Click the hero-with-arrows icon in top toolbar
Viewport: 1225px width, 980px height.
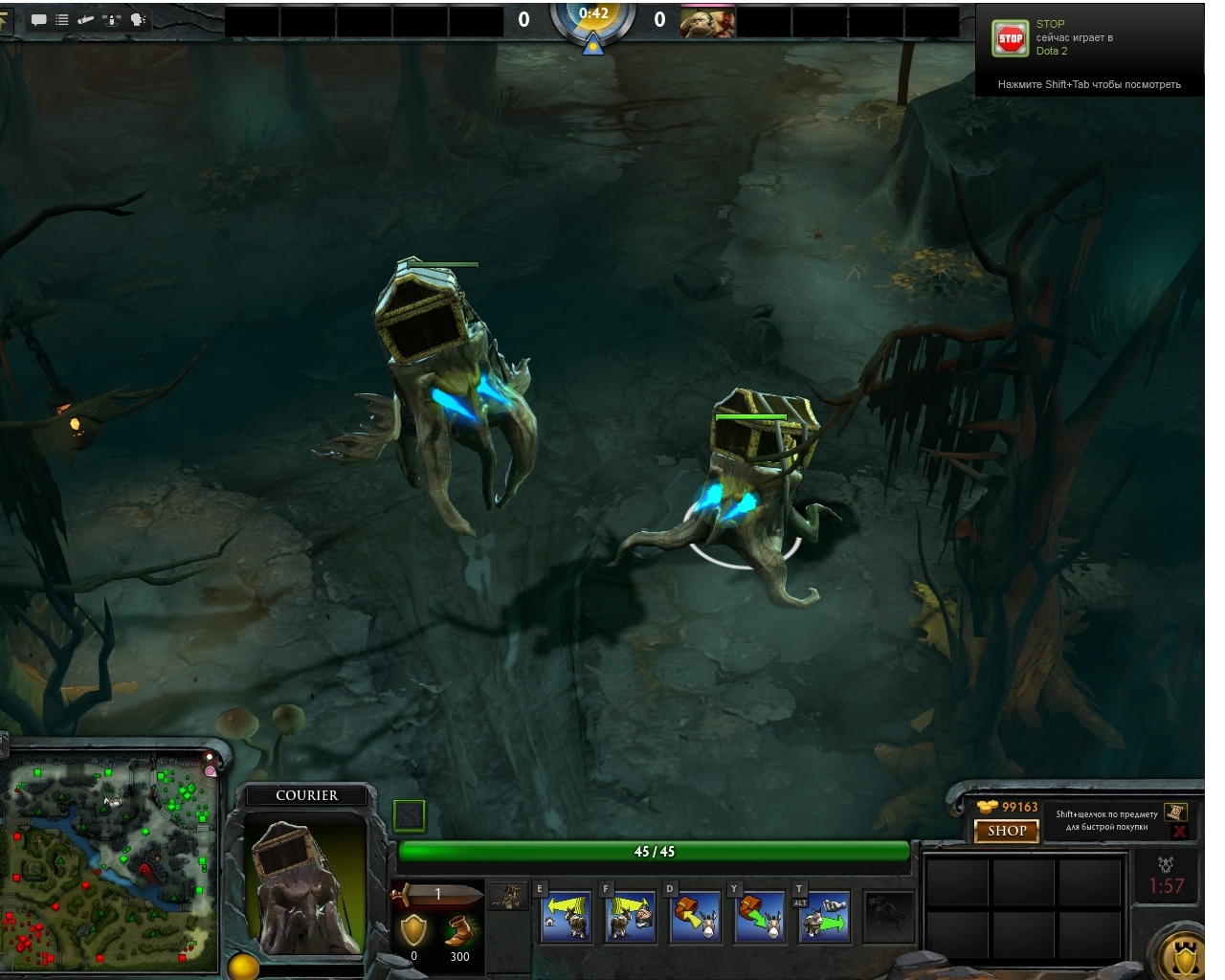[111, 20]
